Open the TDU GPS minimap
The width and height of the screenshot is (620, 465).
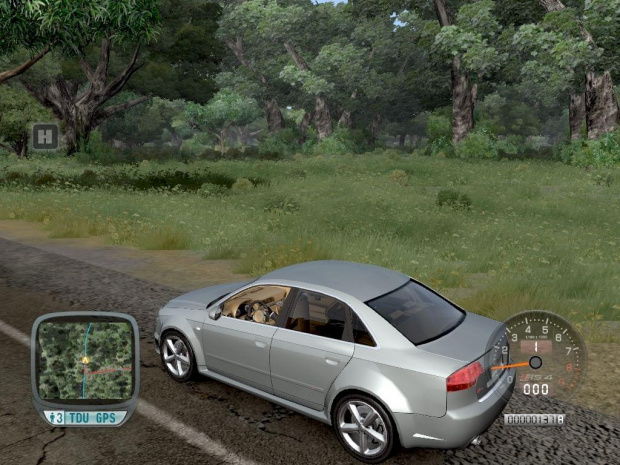click(x=85, y=360)
